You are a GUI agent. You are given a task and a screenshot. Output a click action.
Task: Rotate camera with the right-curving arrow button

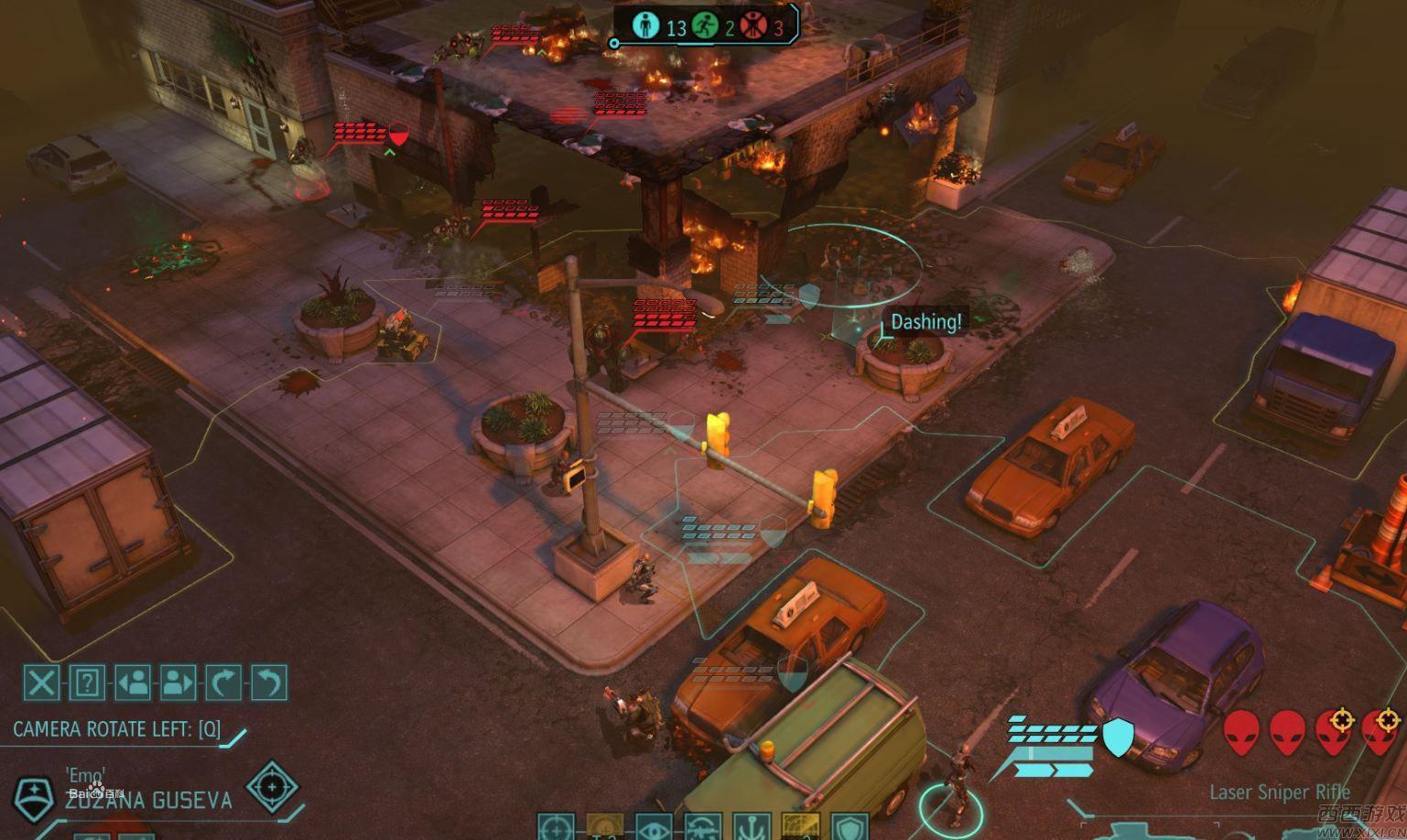pos(224,683)
